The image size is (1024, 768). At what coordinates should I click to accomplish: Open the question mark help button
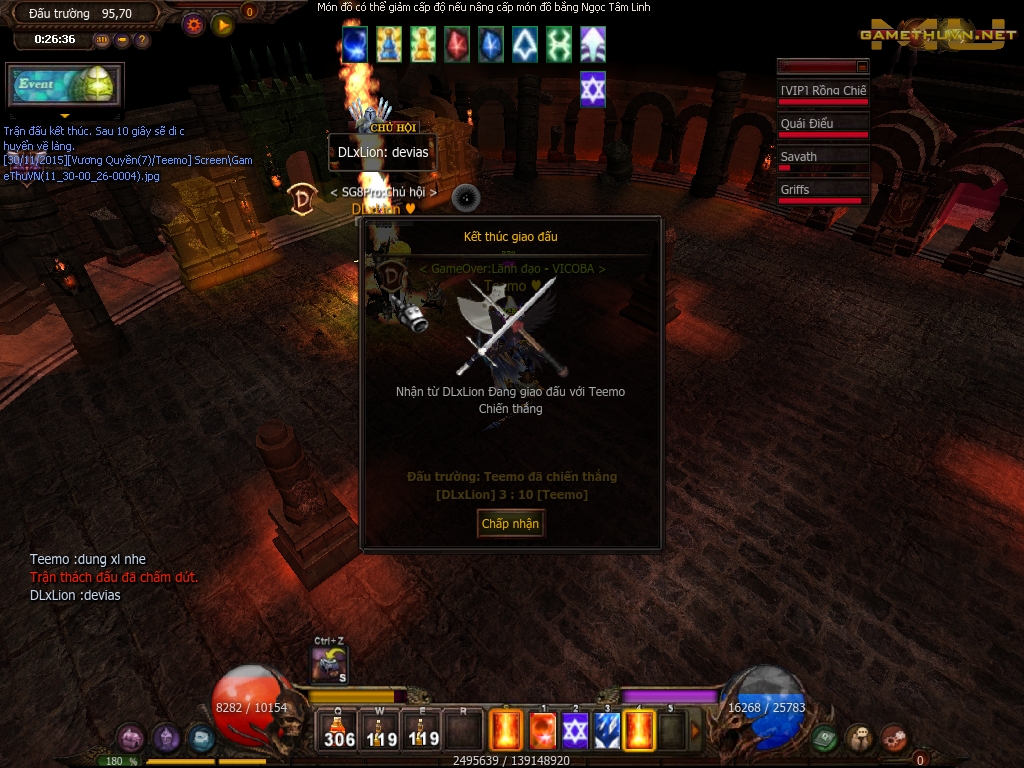(x=142, y=40)
